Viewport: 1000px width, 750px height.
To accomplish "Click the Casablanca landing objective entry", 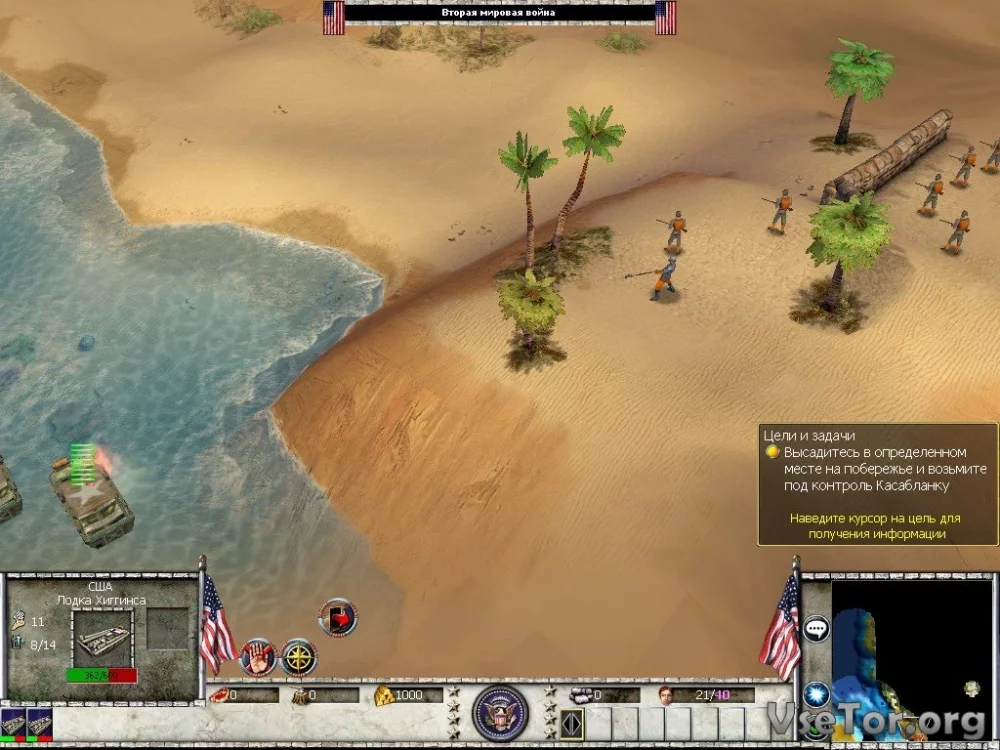I will point(866,469).
